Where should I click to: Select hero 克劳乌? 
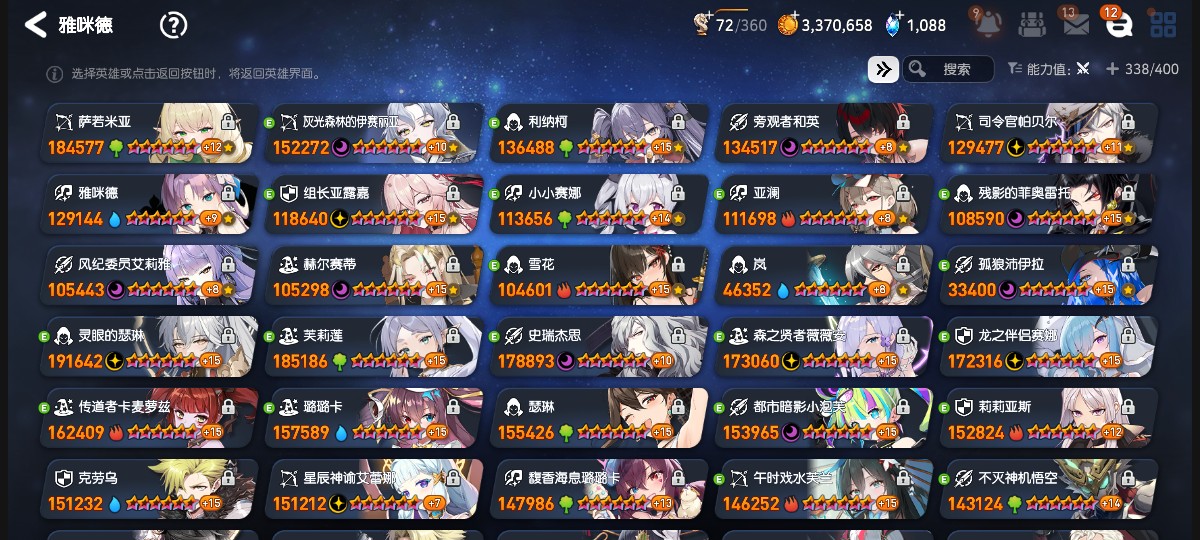pos(150,490)
